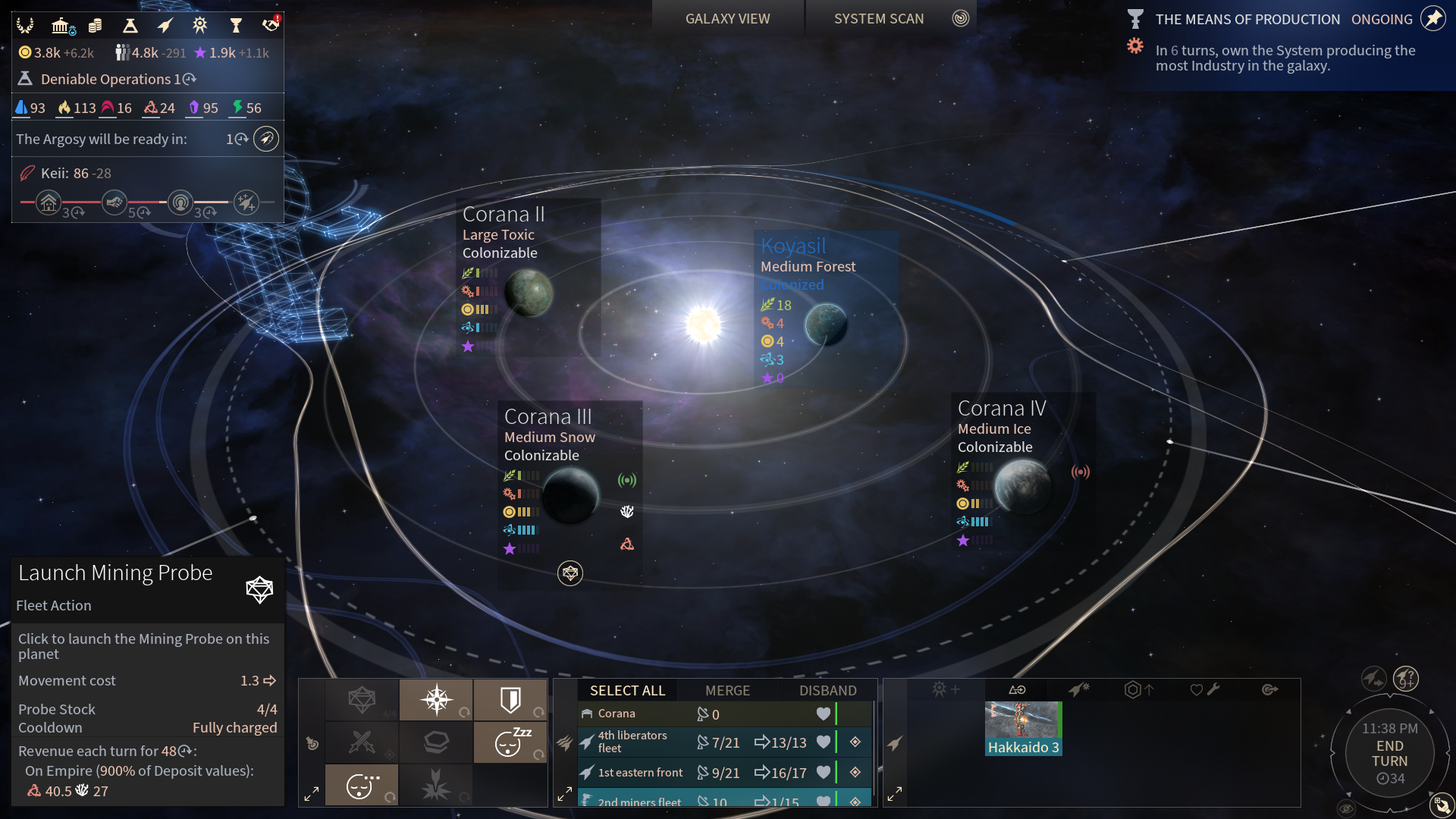Open the economy coins icon

pyautogui.click(x=95, y=26)
